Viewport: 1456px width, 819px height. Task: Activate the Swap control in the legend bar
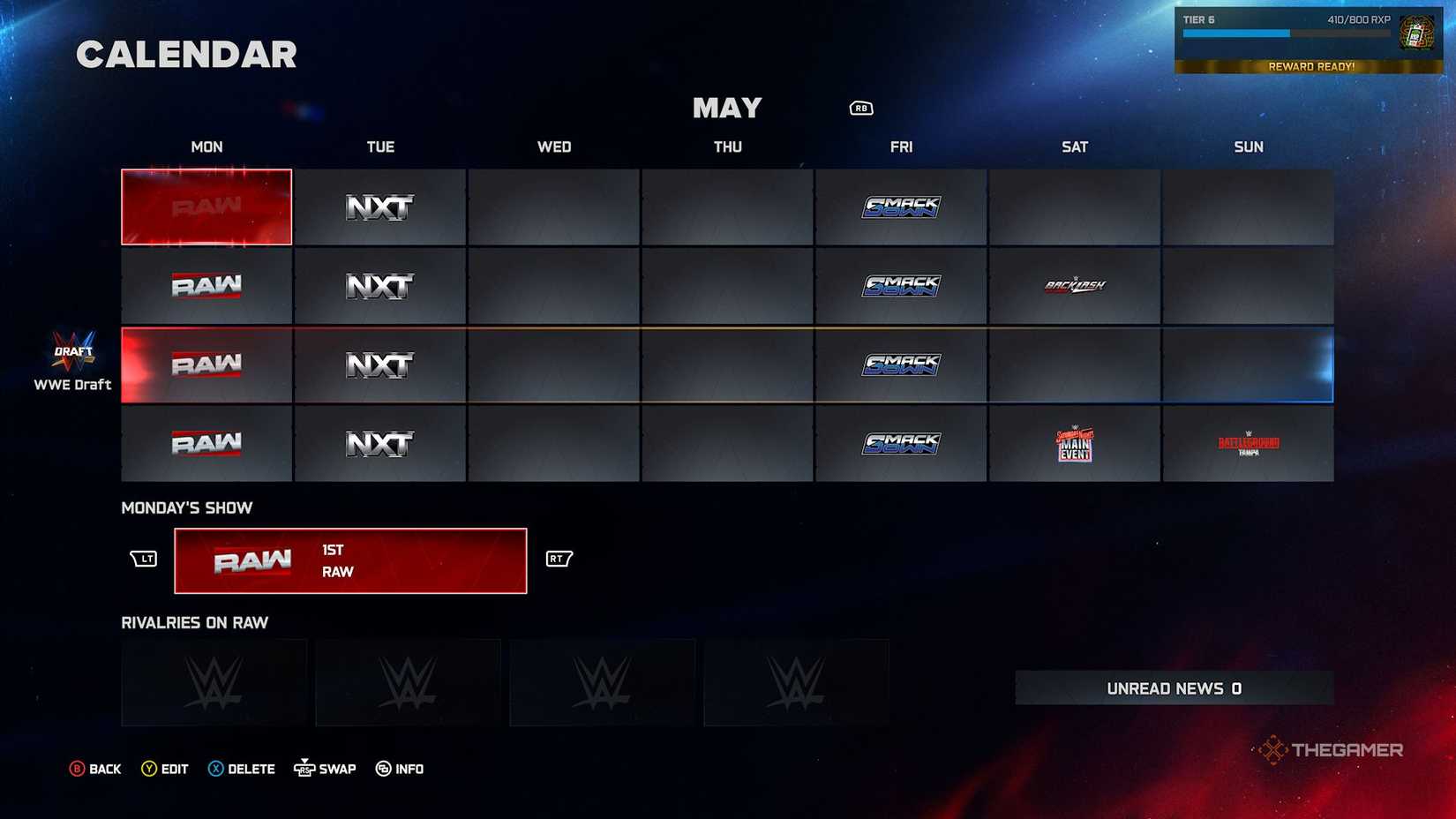[324, 768]
